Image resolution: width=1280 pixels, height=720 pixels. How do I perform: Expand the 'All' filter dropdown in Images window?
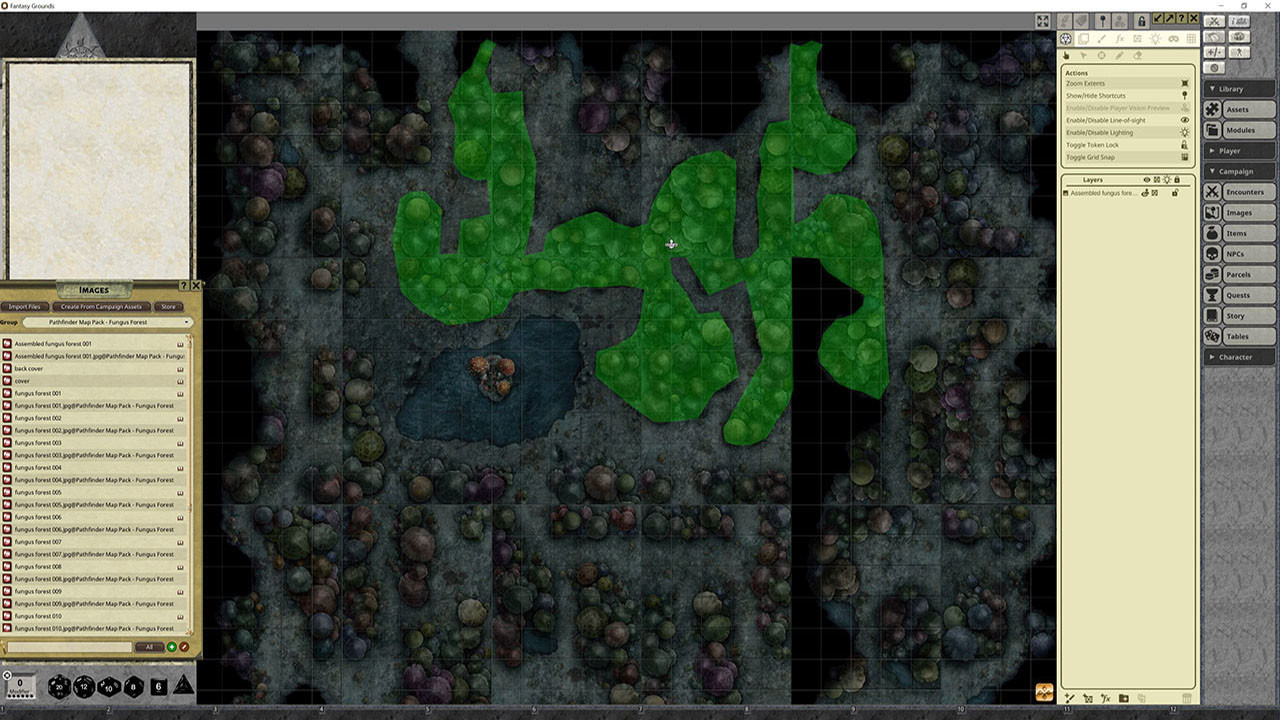[150, 647]
